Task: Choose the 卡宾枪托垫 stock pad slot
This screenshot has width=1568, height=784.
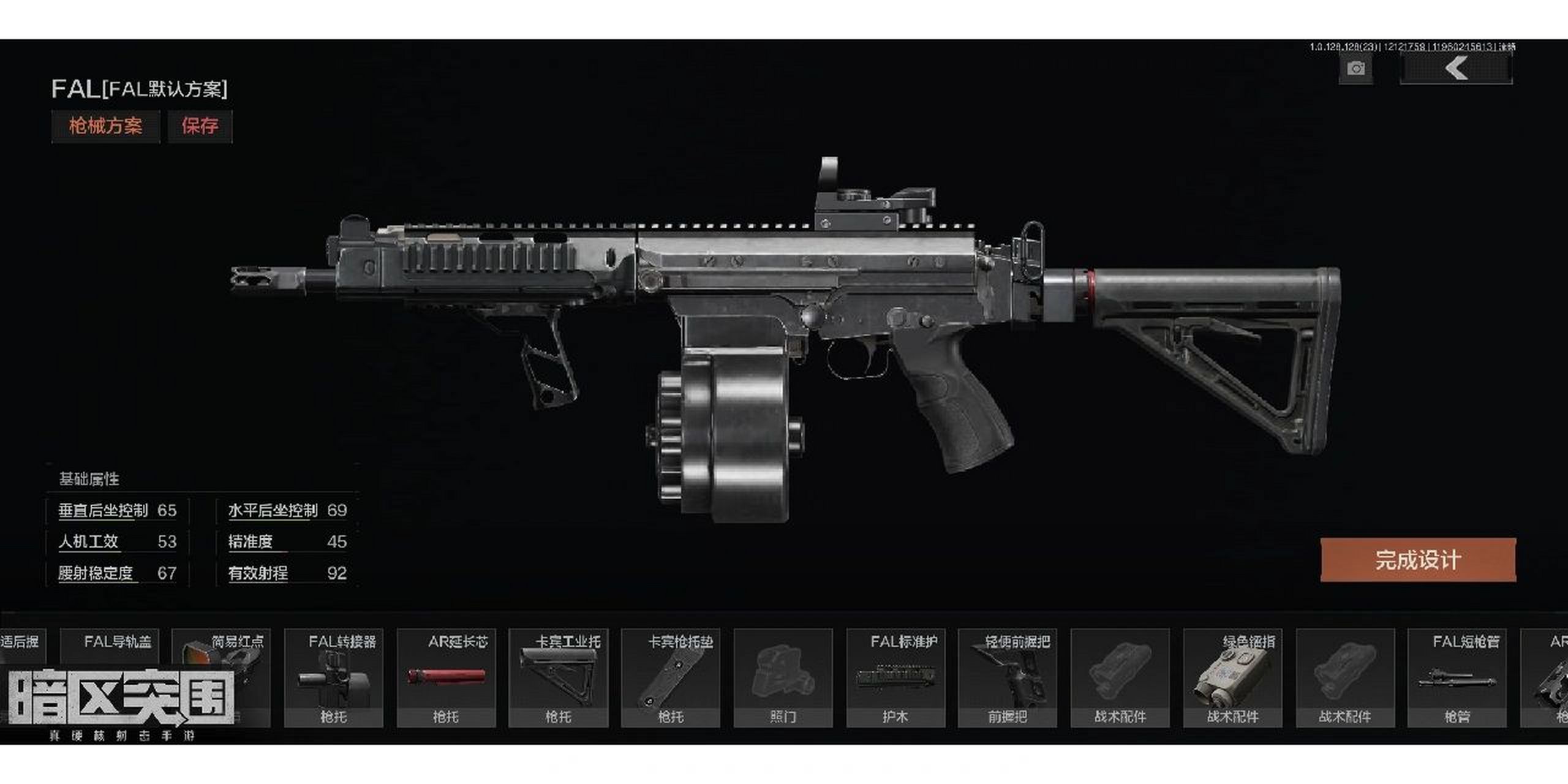Action: coord(671,677)
